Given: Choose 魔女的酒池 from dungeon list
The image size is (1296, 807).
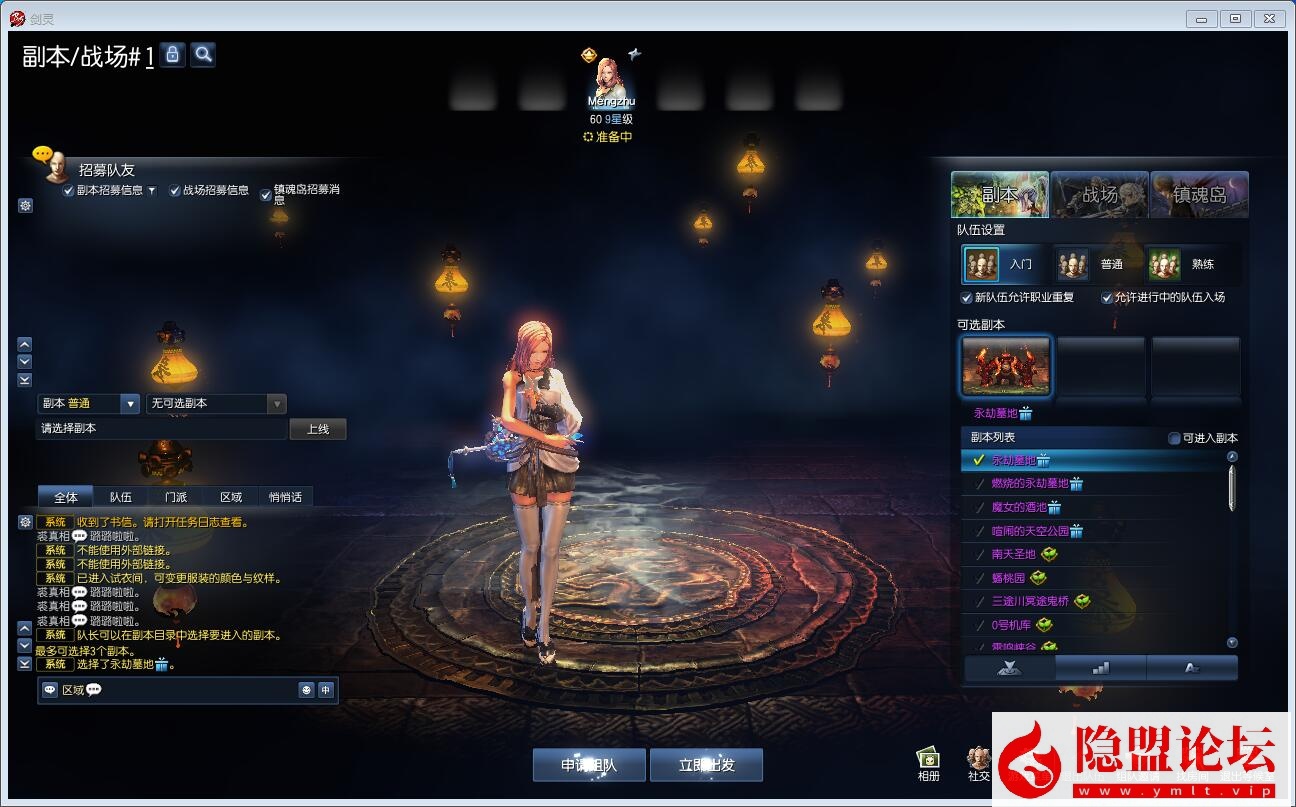Looking at the screenshot, I should [x=1019, y=508].
